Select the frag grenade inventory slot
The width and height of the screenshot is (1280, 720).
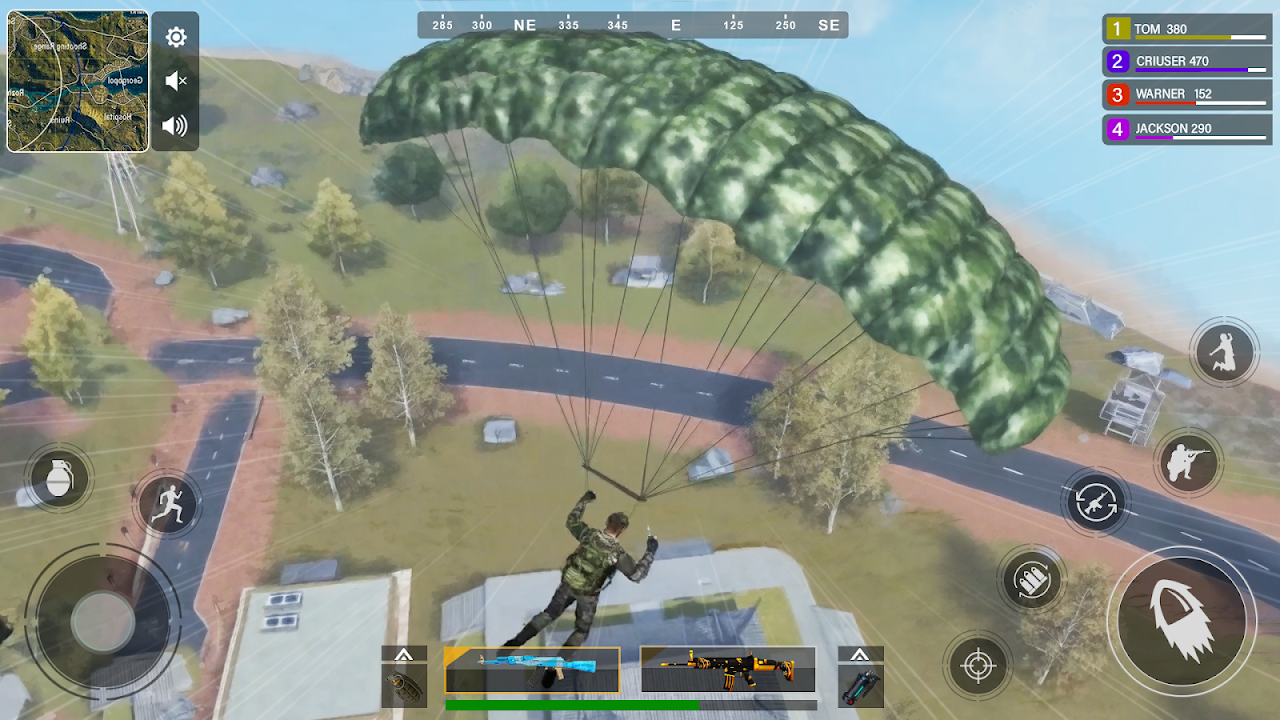pos(404,686)
